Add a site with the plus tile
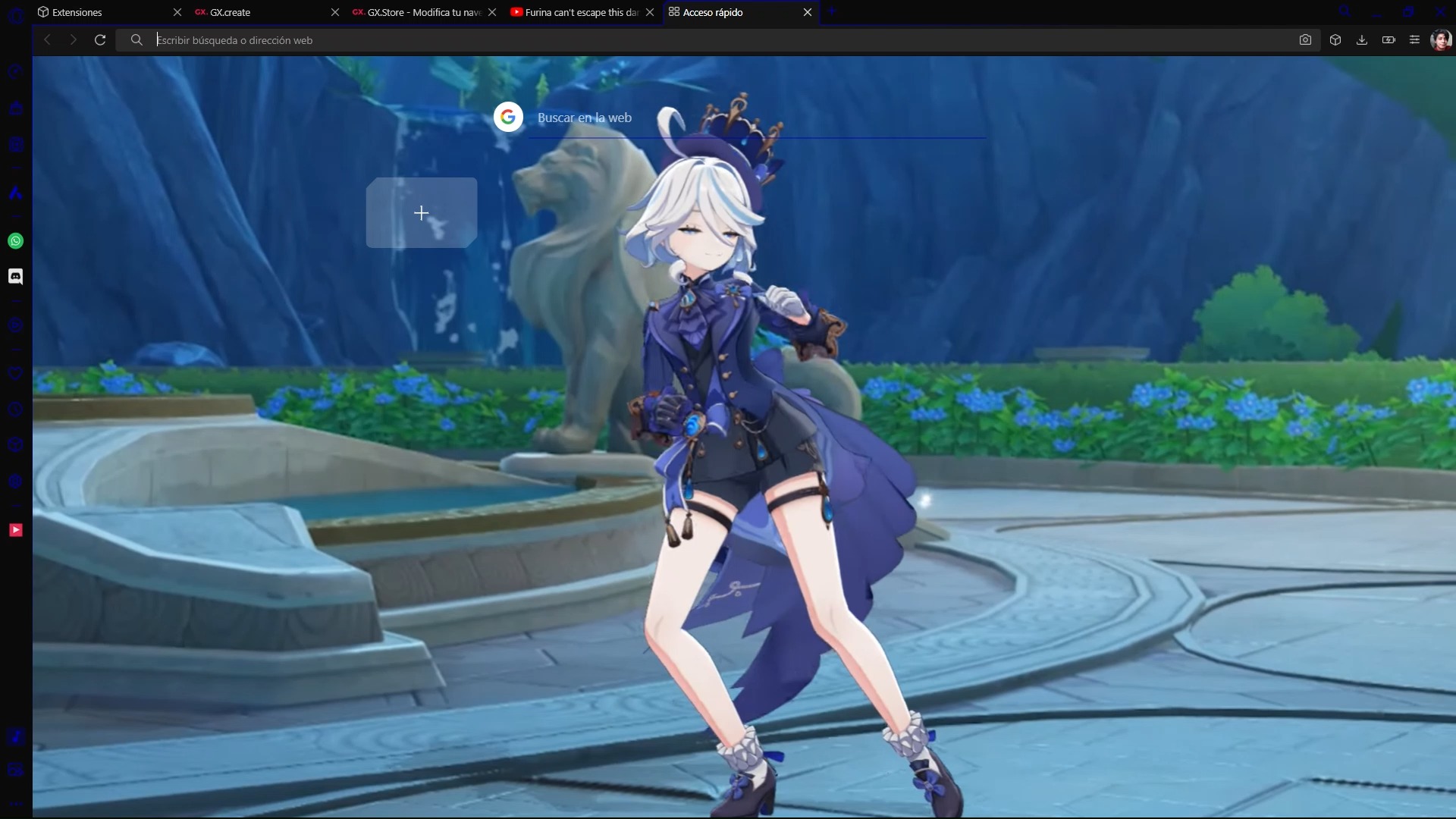 point(421,213)
